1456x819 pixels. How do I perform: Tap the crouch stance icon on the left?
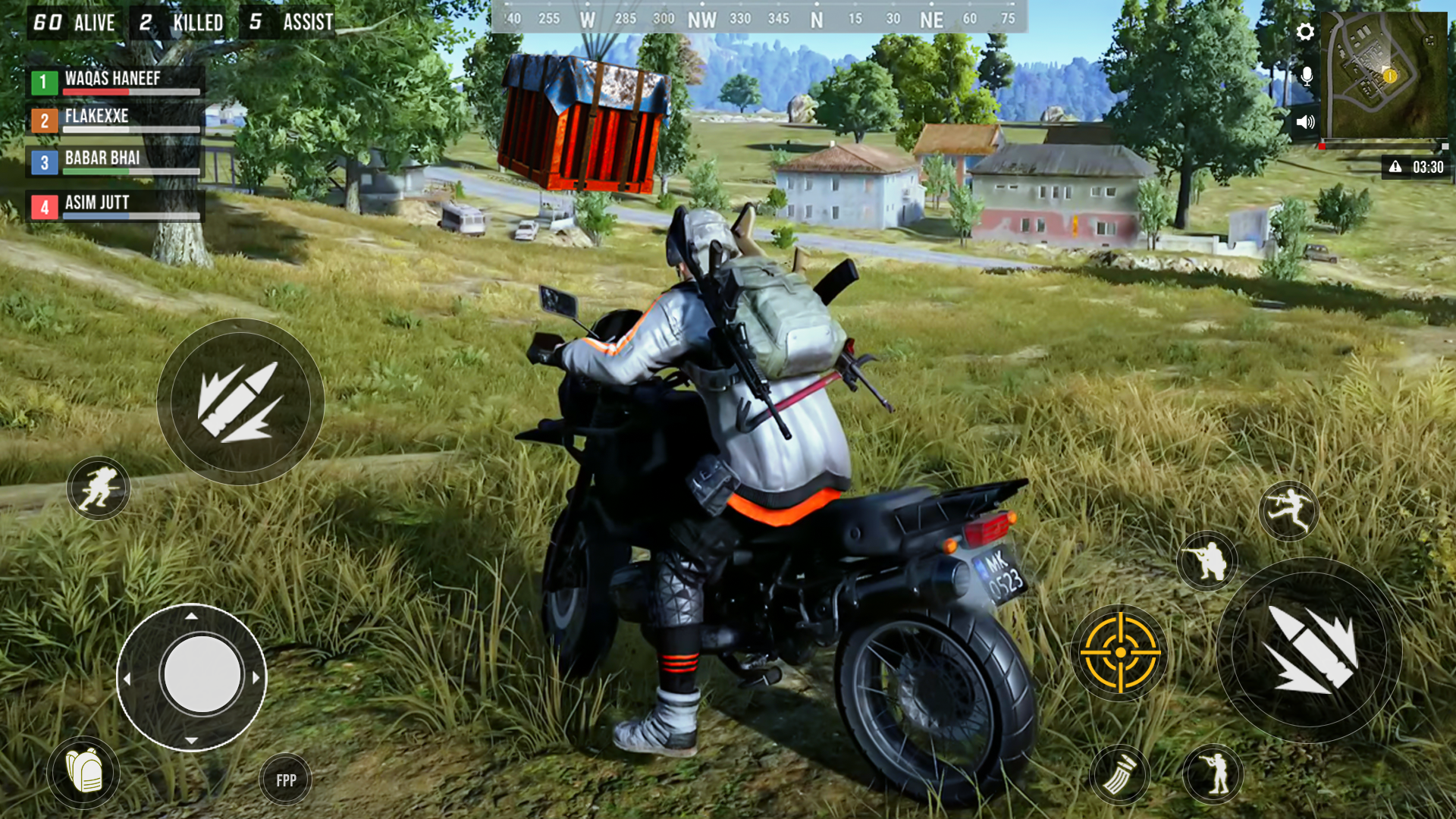98,488
